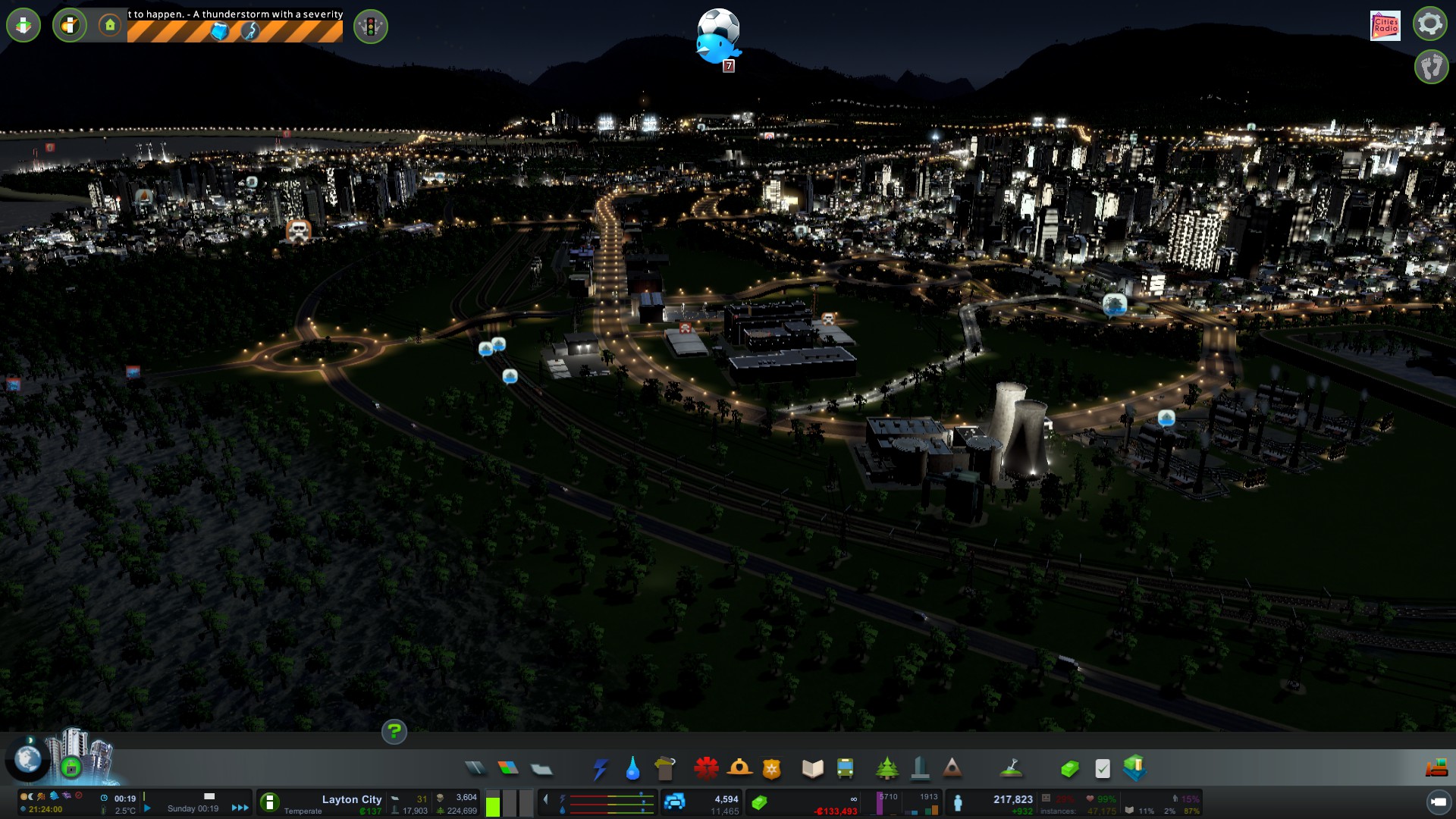This screenshot has height=819, width=1456.
Task: Open the Economy money panel
Action: pyautogui.click(x=1069, y=769)
